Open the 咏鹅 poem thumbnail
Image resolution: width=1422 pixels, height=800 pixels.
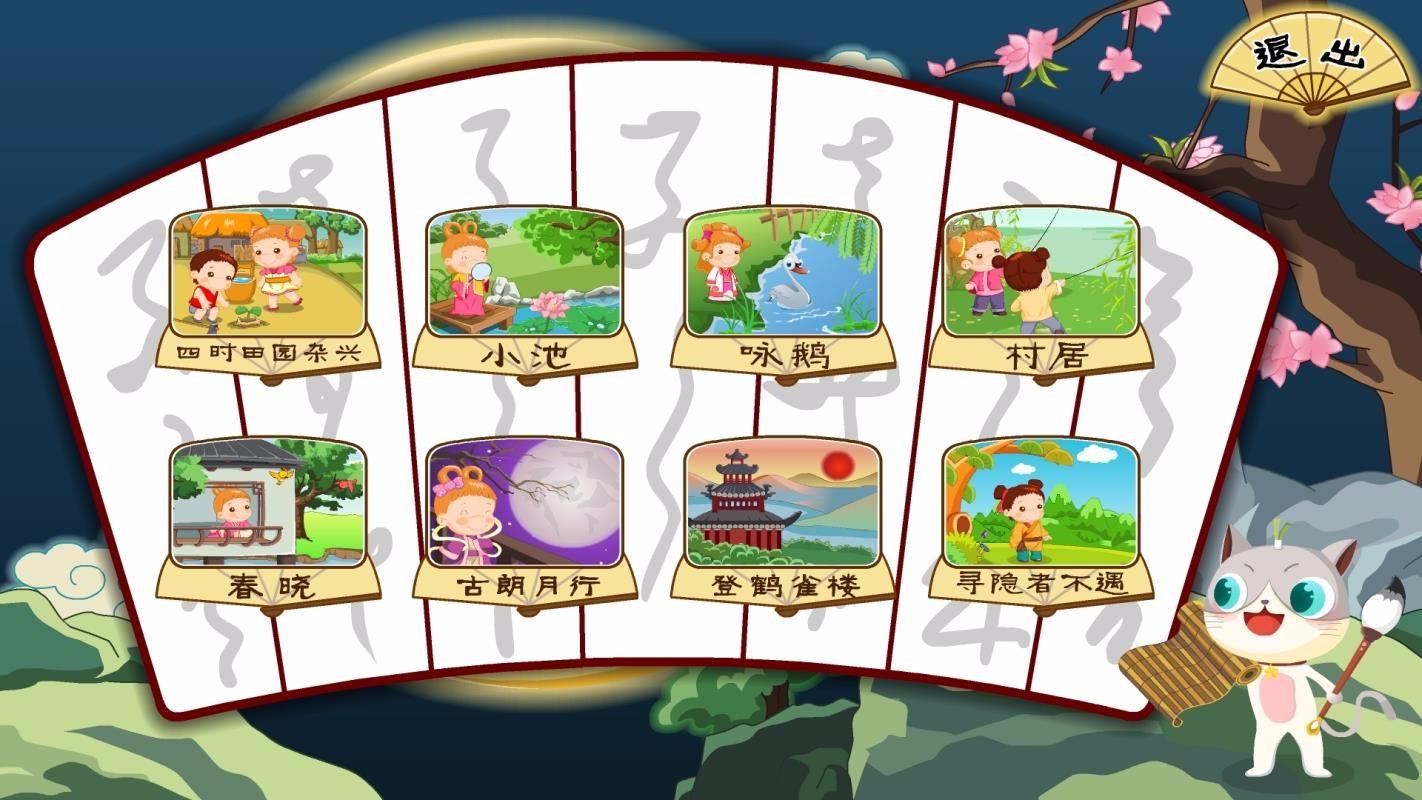point(786,272)
